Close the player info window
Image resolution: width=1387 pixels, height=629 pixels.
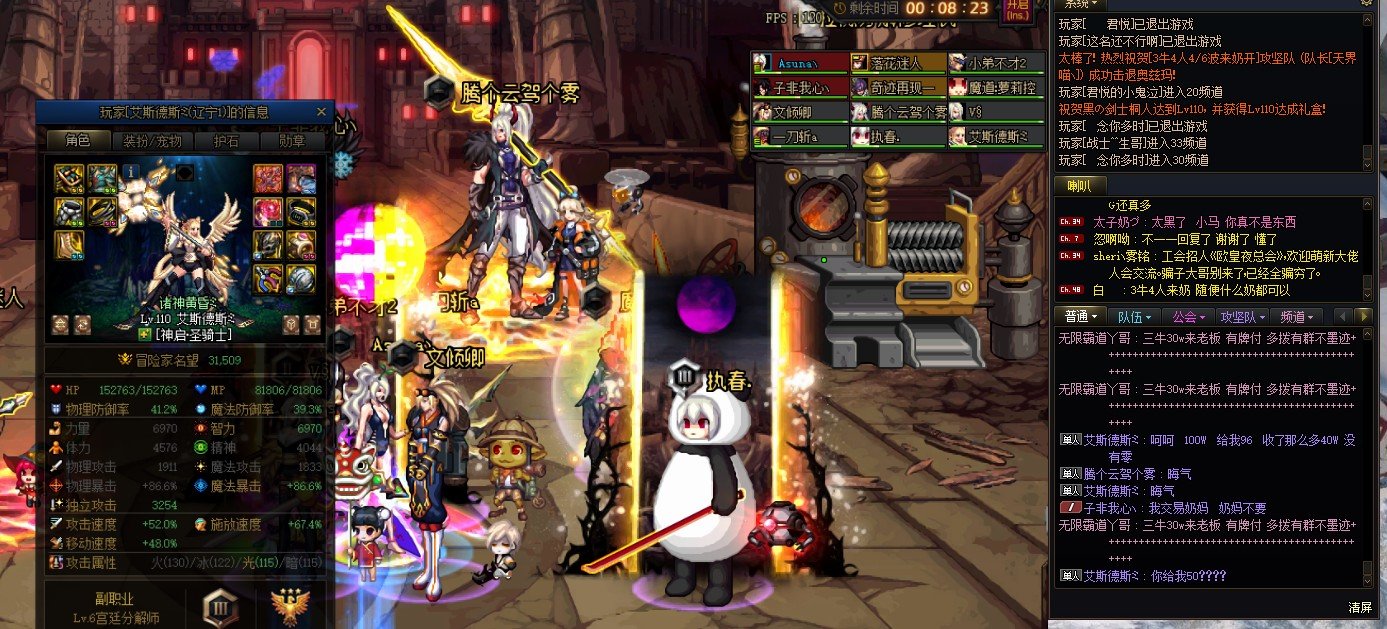pos(321,112)
